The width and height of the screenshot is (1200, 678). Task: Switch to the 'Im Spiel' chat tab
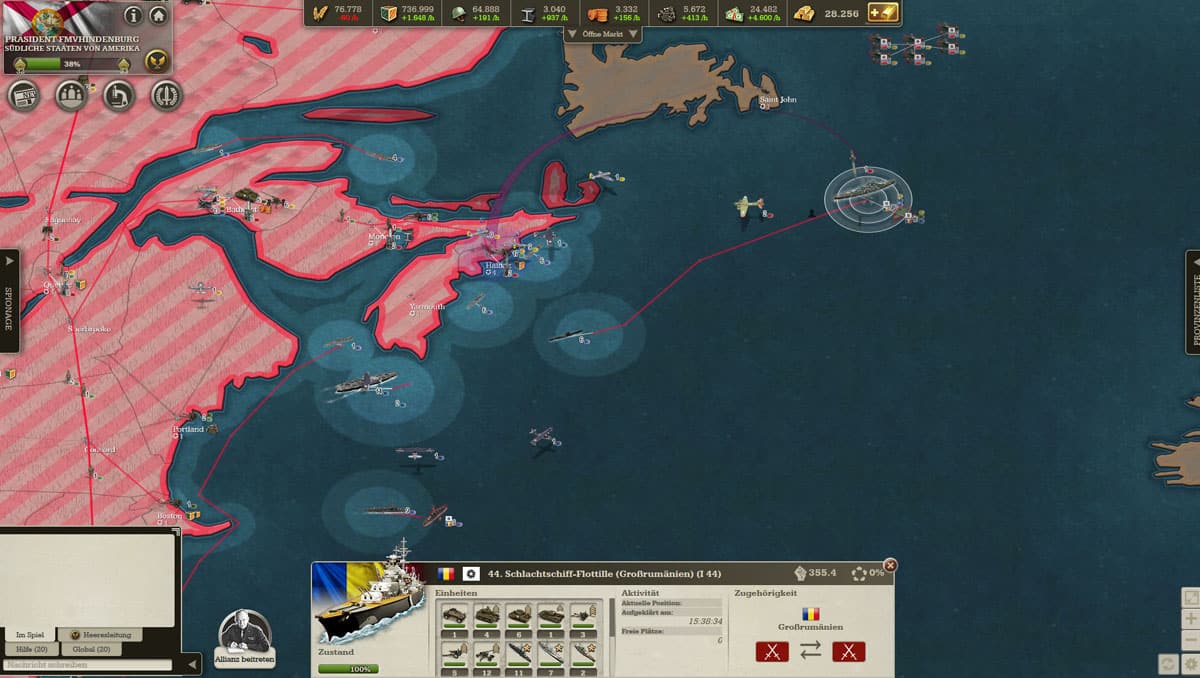(x=30, y=635)
